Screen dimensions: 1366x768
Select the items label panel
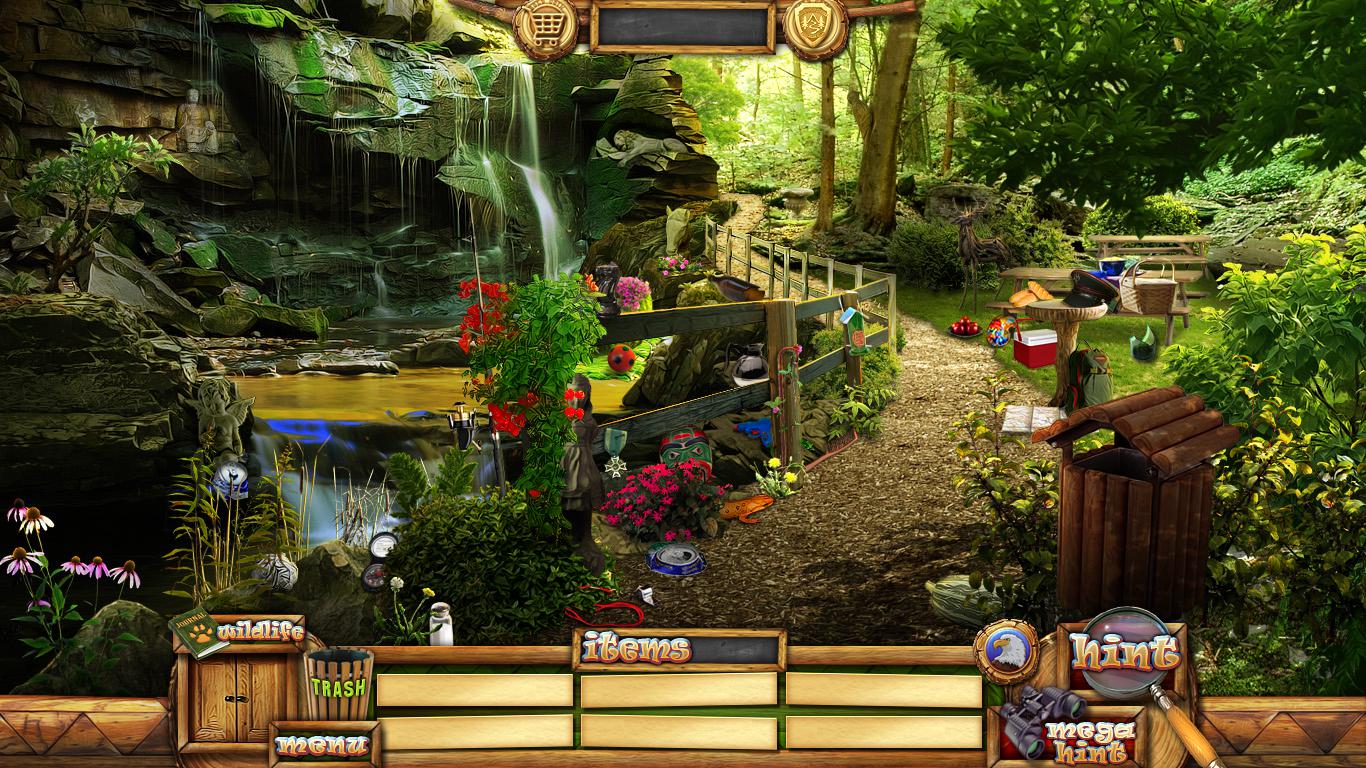pyautogui.click(x=678, y=650)
